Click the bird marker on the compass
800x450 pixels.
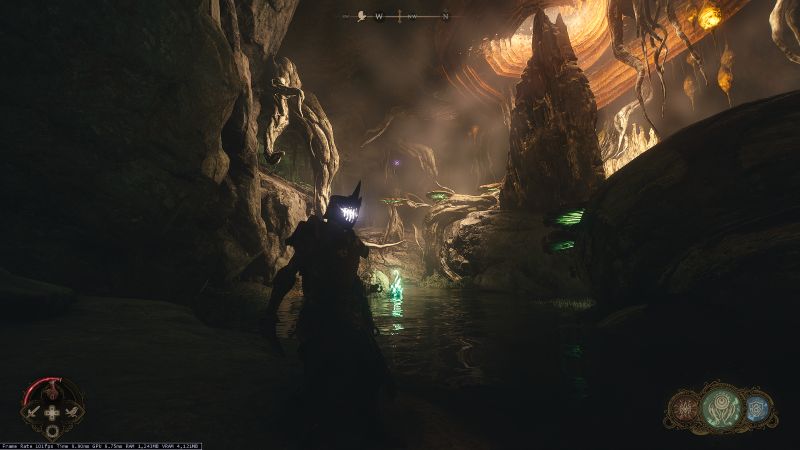click(x=360, y=16)
